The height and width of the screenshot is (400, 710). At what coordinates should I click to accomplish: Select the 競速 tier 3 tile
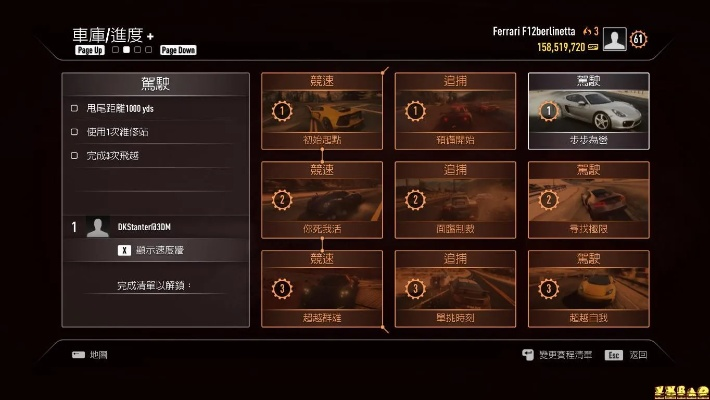point(321,289)
